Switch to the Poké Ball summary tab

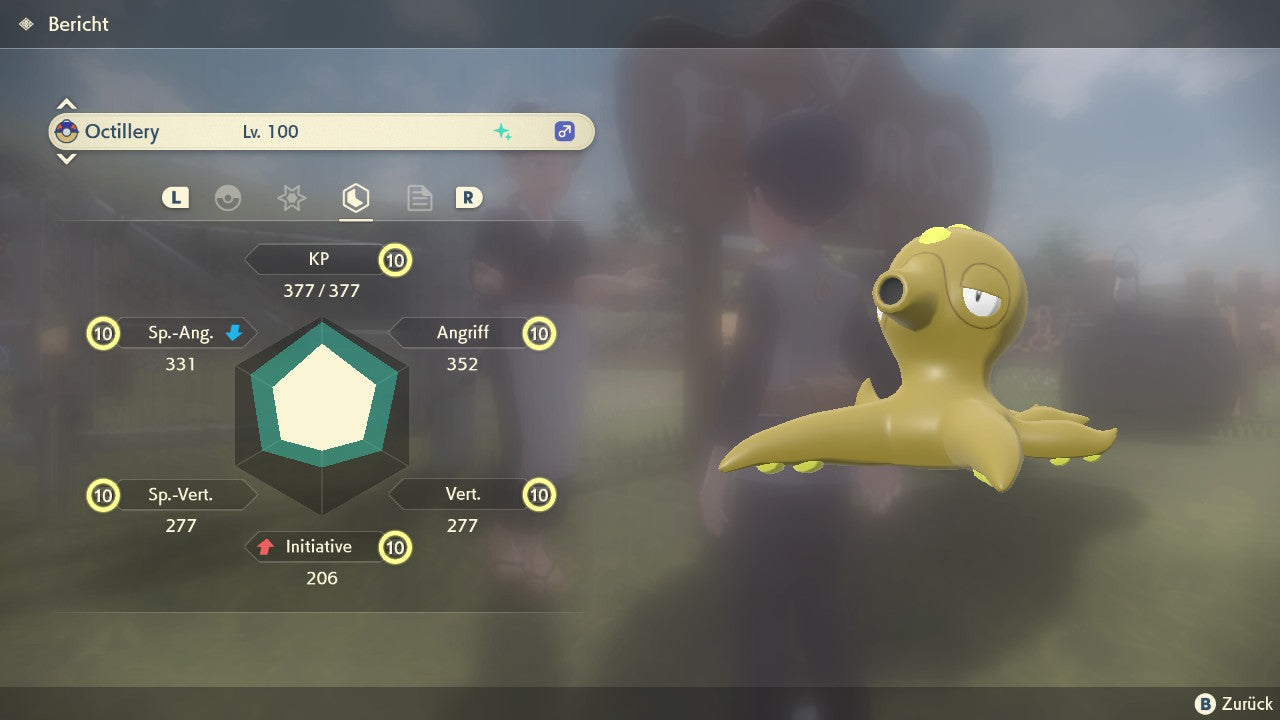coord(228,198)
